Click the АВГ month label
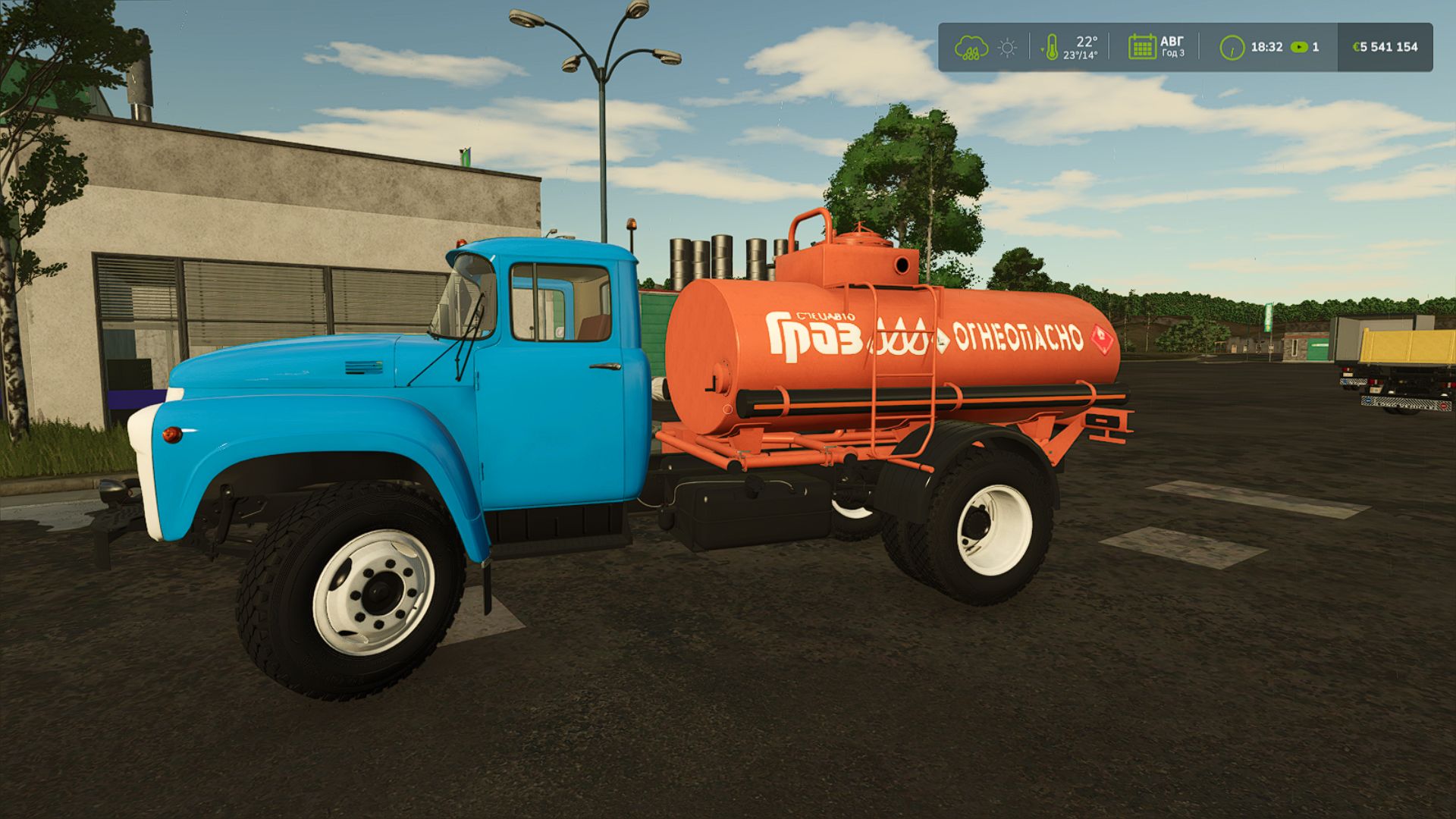 tap(1172, 40)
